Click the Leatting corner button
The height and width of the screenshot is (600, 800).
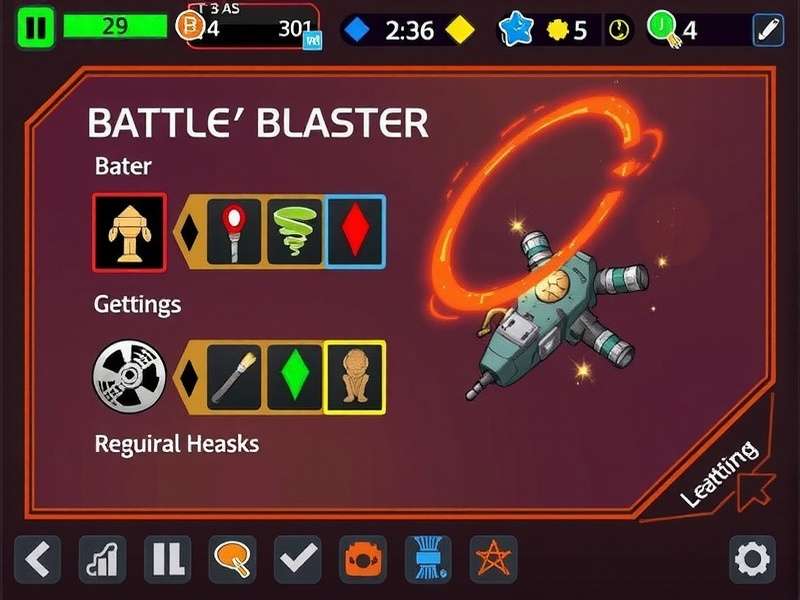[722, 470]
